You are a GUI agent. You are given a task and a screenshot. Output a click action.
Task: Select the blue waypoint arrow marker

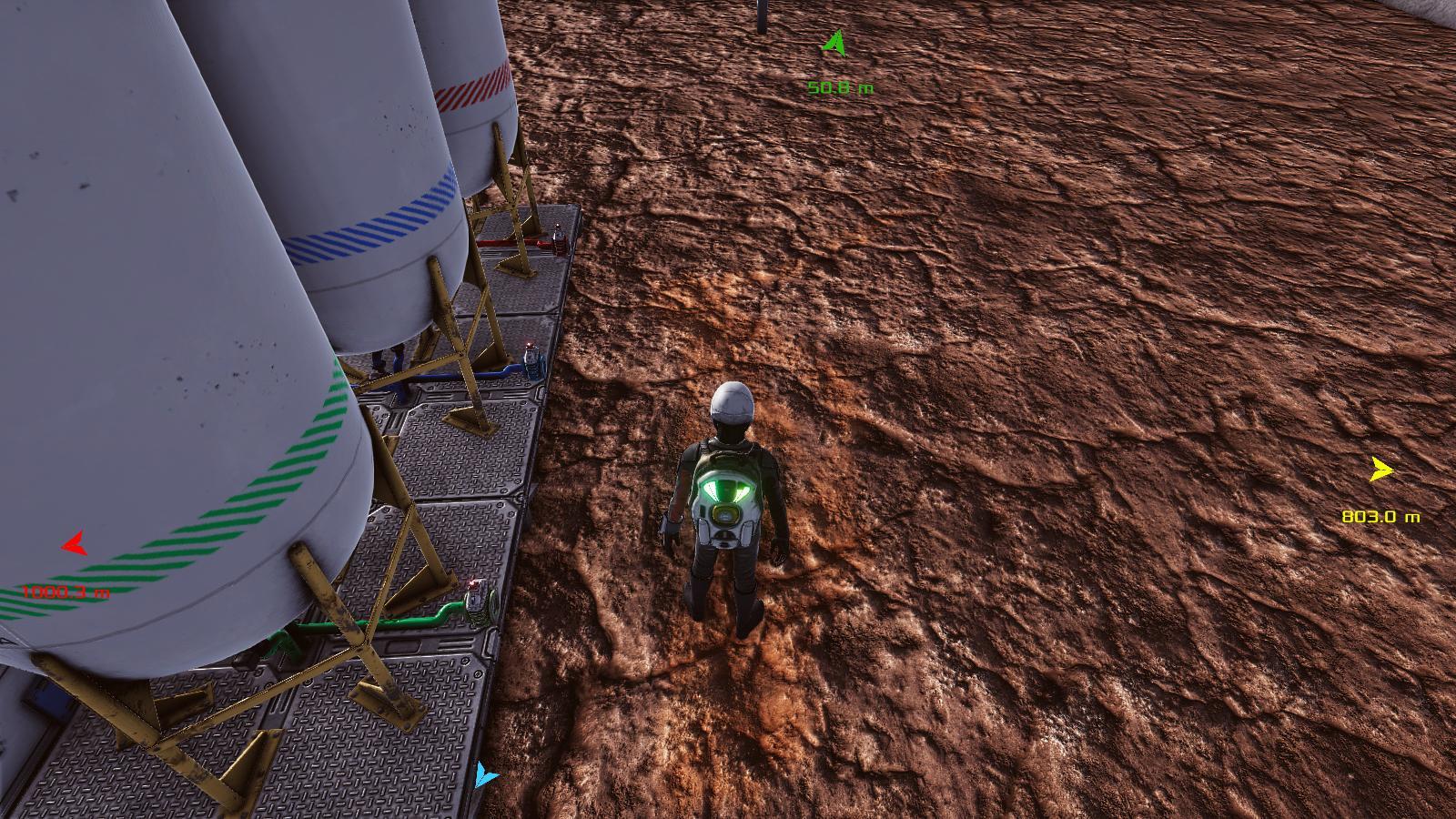[x=485, y=776]
